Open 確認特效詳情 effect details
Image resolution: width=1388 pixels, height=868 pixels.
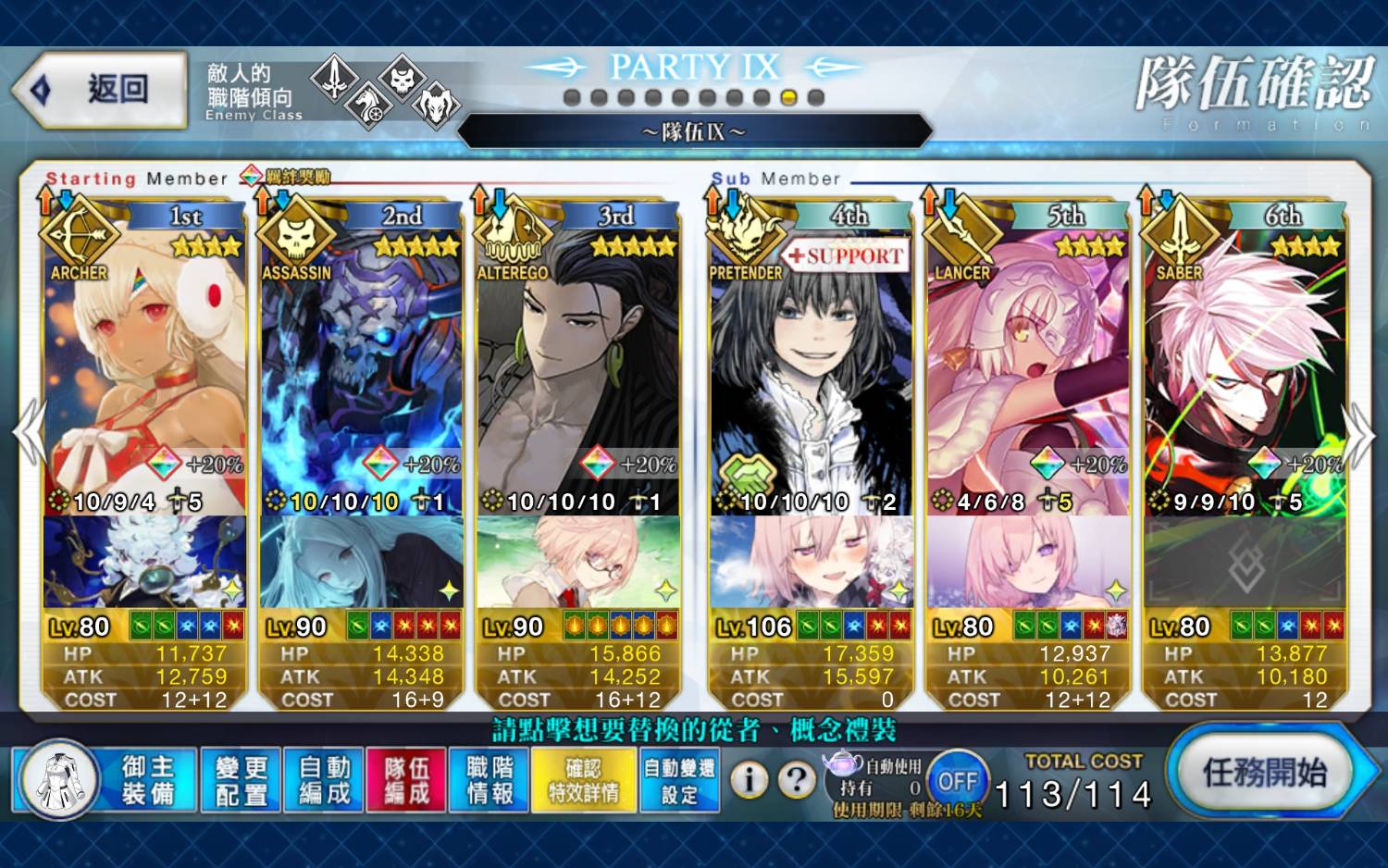pos(583,780)
